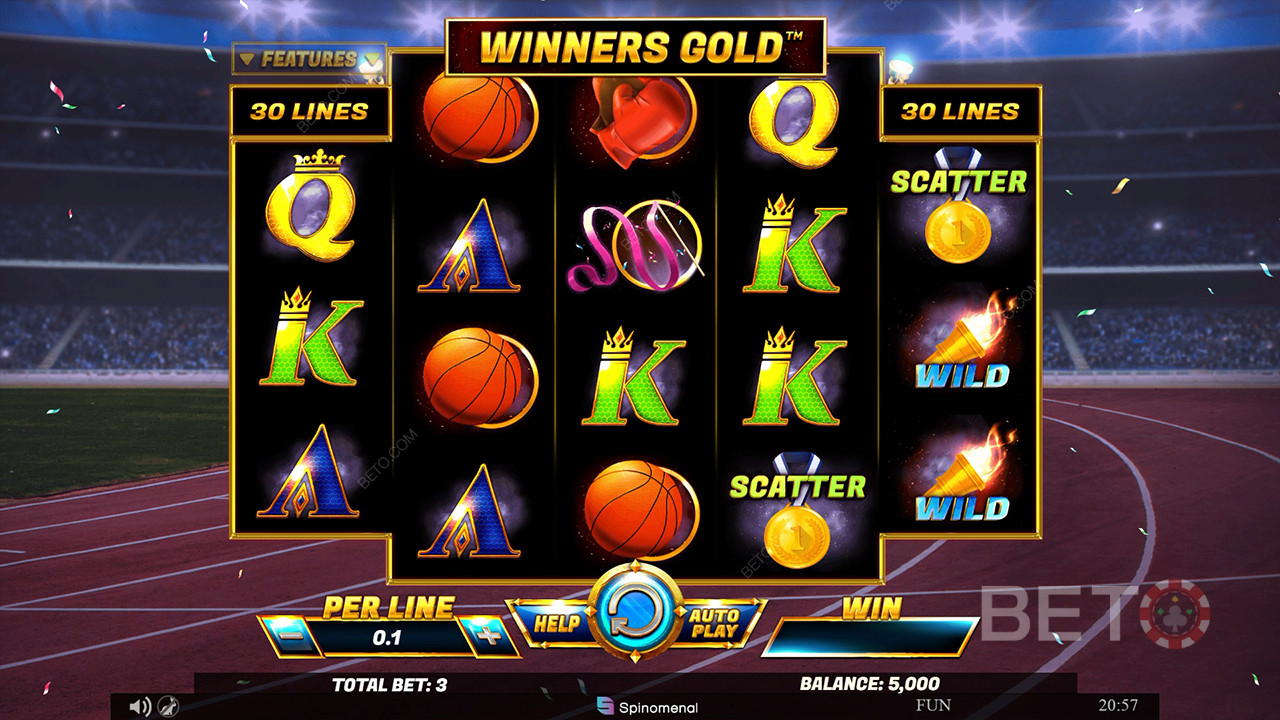
Task: Activate Auto Play
Action: click(715, 623)
